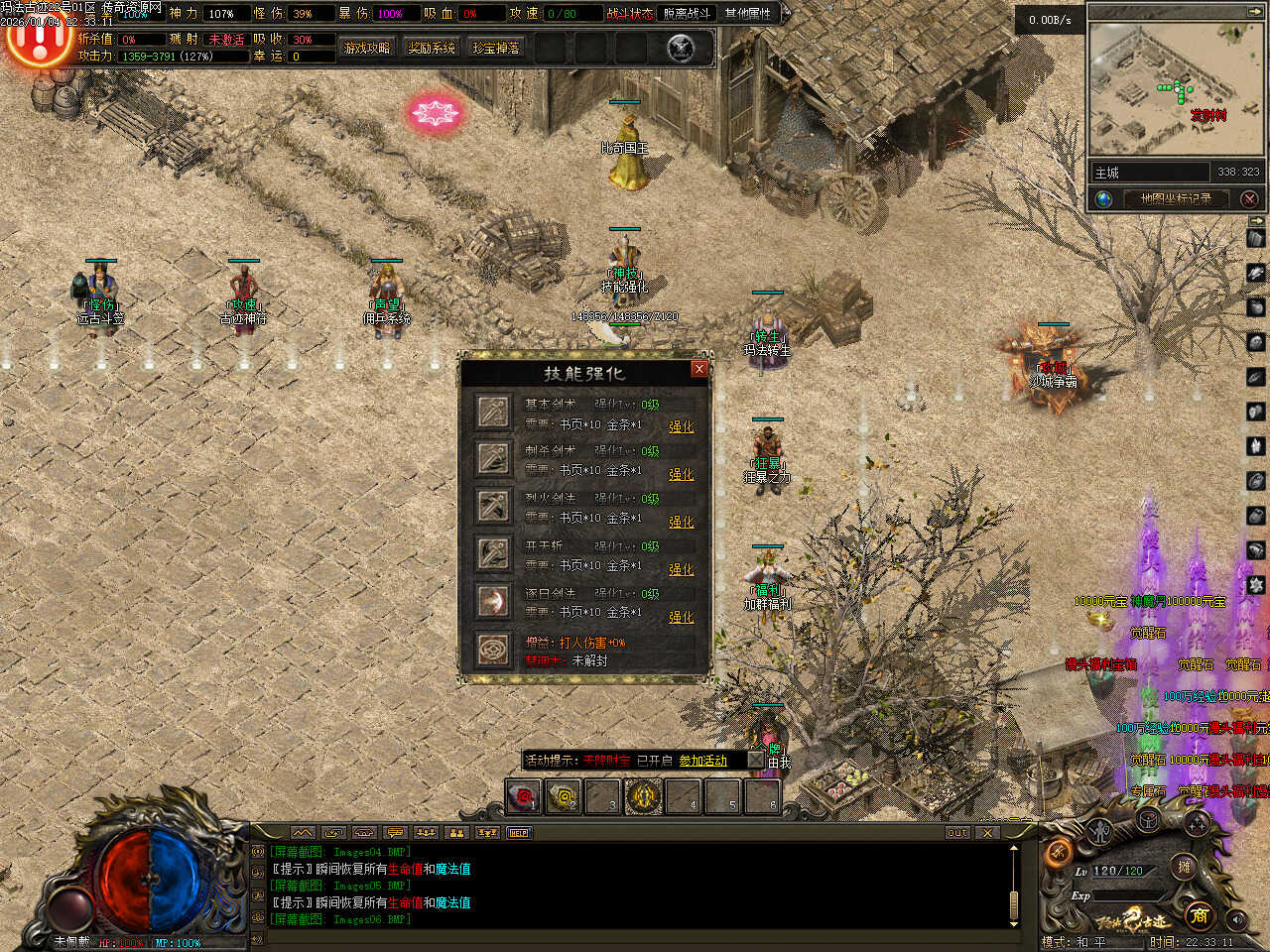This screenshot has height=952, width=1270.
Task: Select the red scroll in hotbar slot 1
Action: click(523, 795)
